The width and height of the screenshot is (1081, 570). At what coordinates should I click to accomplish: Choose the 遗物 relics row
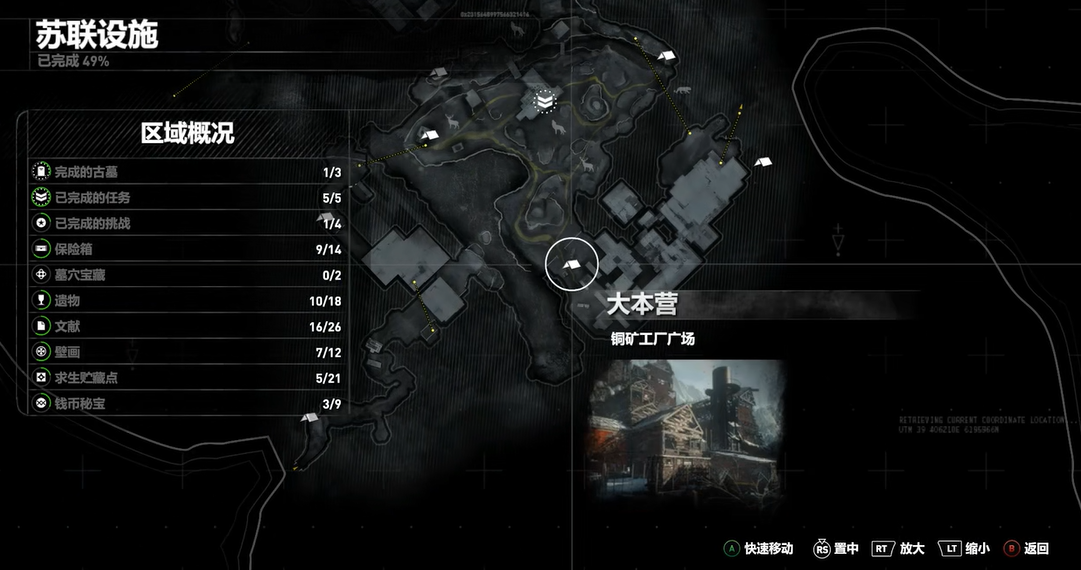(x=188, y=301)
